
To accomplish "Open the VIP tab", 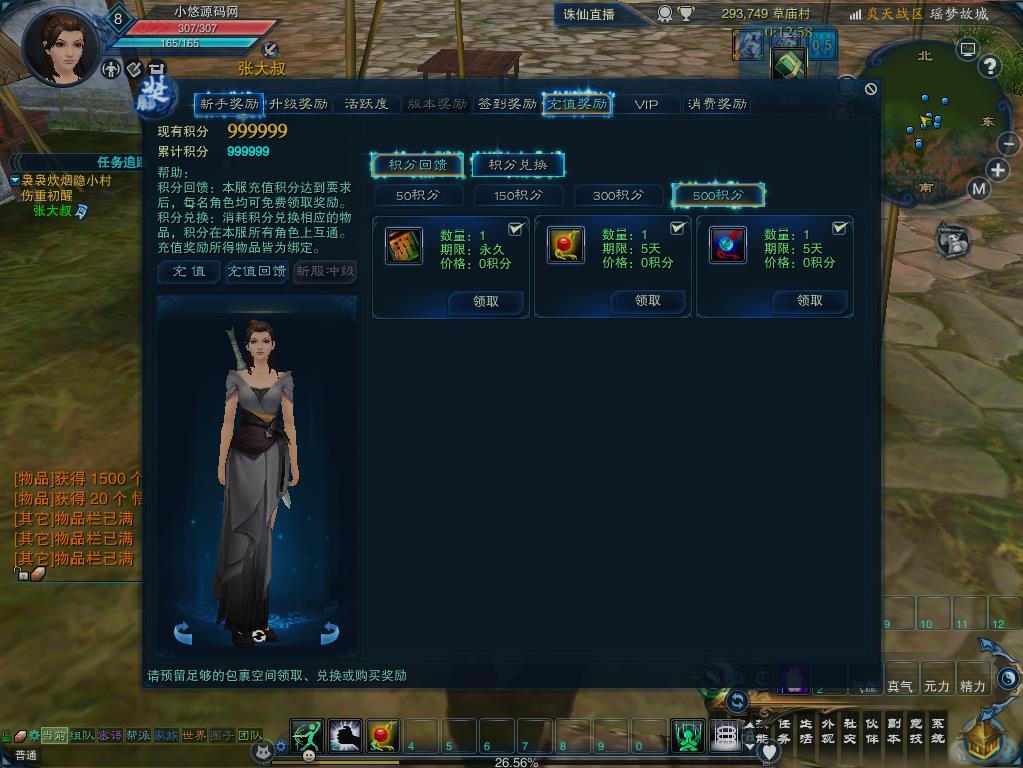I will coord(646,104).
